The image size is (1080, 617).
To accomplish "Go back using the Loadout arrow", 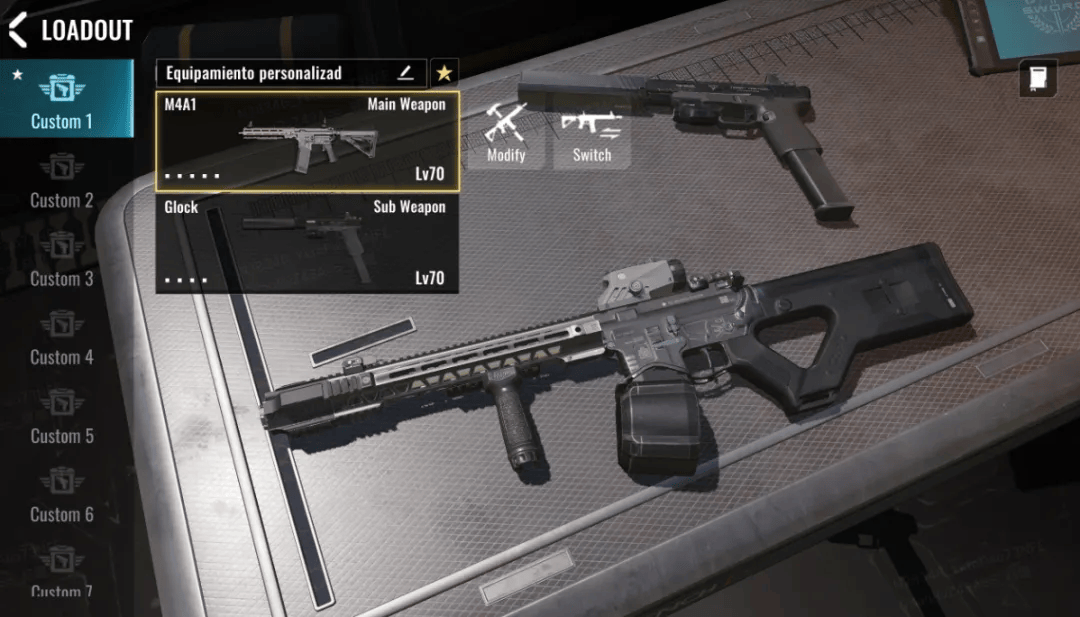I will click(x=18, y=30).
